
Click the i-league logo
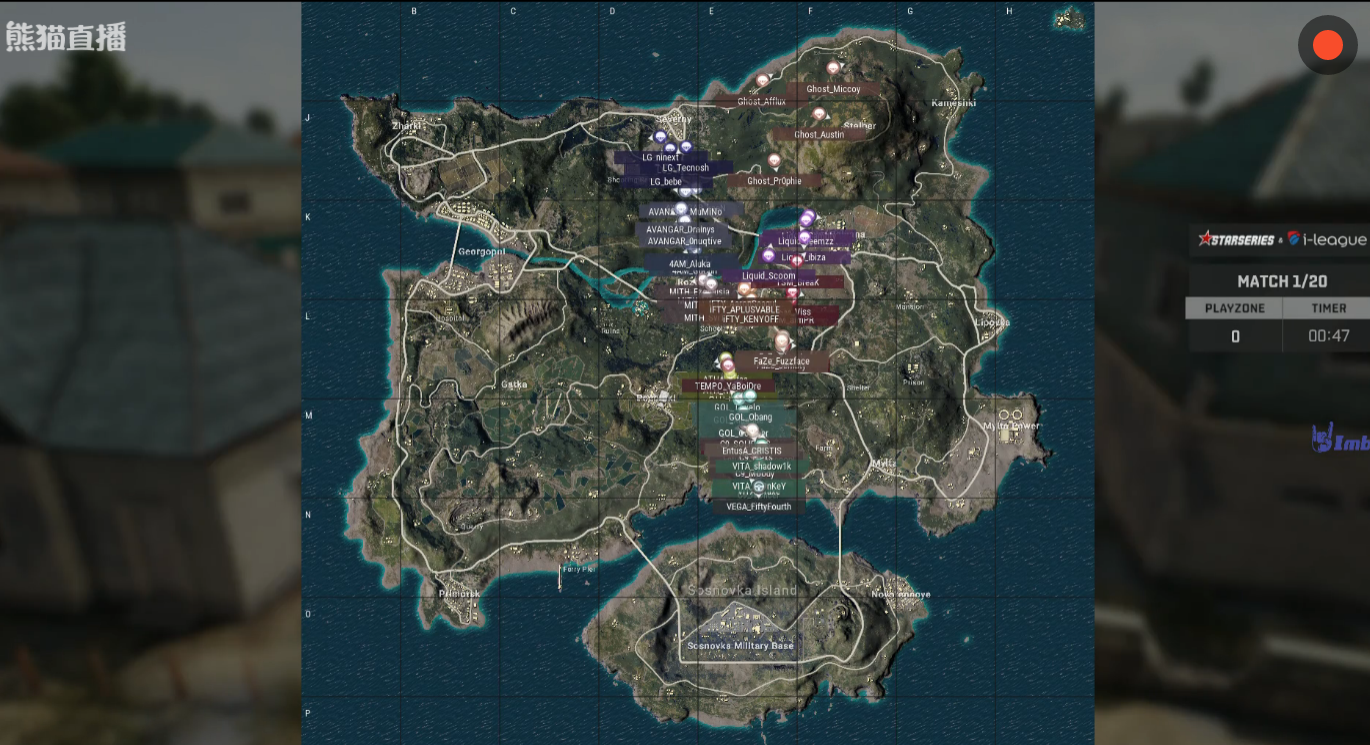(x=1323, y=240)
